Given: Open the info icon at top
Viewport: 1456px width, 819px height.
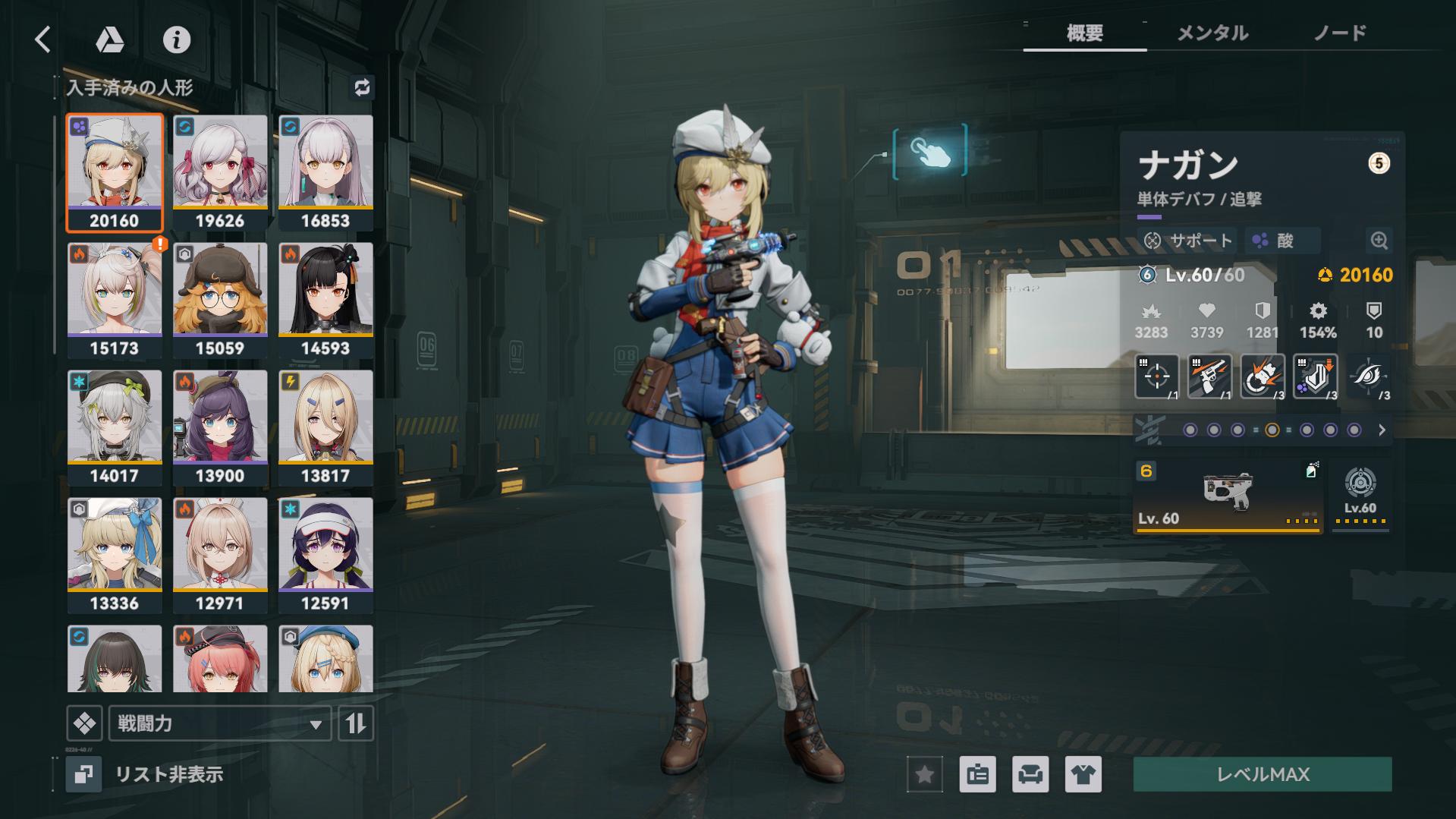Looking at the screenshot, I should pos(177,39).
